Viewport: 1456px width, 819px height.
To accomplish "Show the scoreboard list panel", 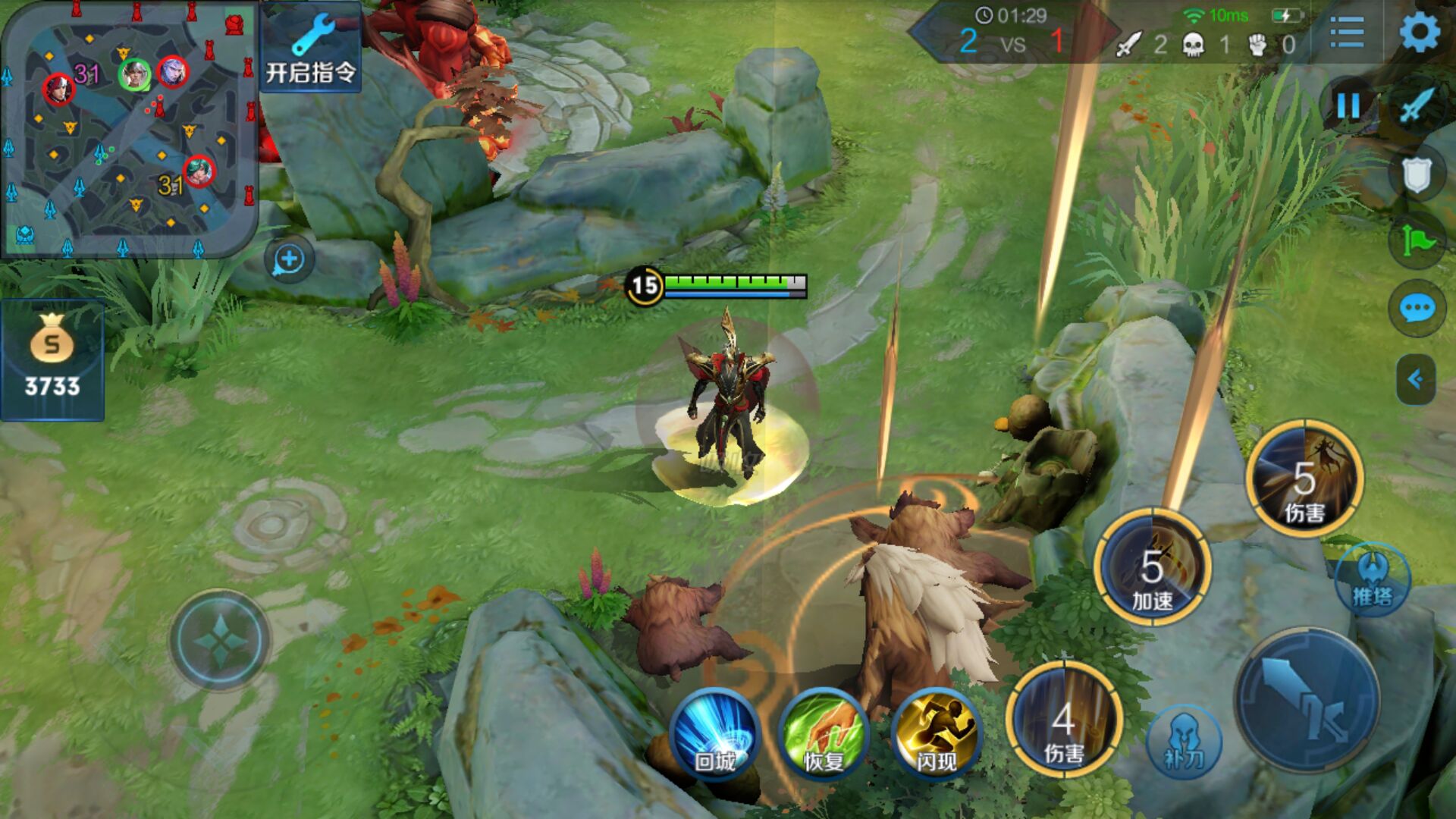I will click(1347, 33).
